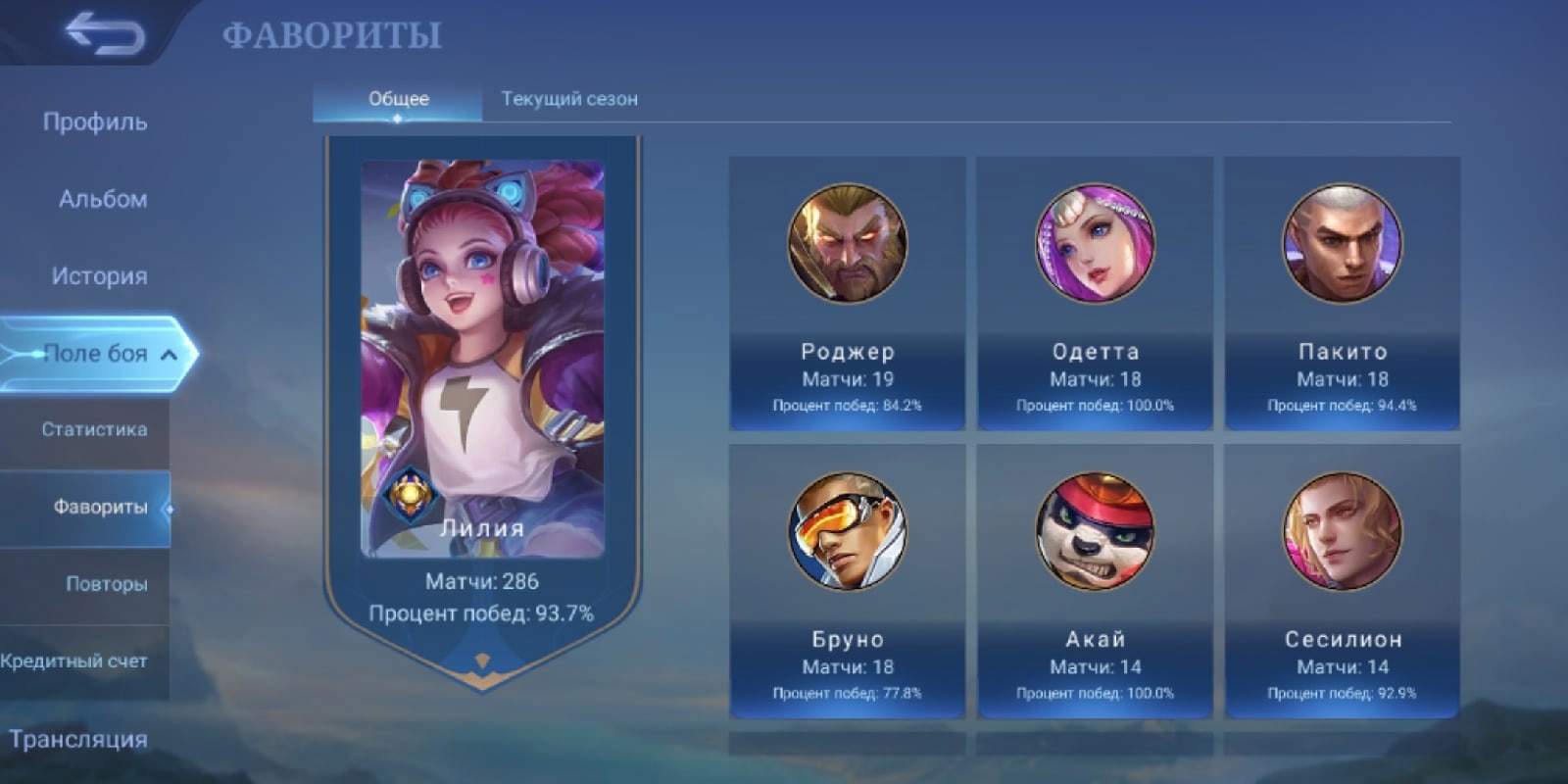Open the Альбом section
The height and width of the screenshot is (784, 1568).
pos(103,199)
